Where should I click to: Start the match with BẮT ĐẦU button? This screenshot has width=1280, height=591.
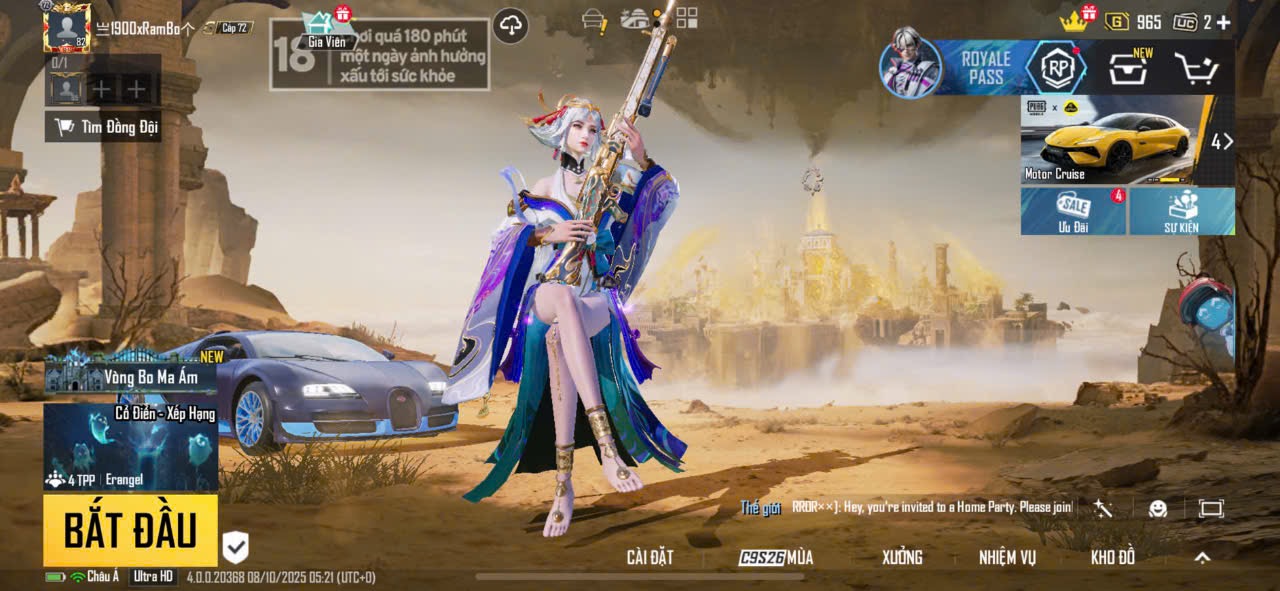click(x=130, y=531)
